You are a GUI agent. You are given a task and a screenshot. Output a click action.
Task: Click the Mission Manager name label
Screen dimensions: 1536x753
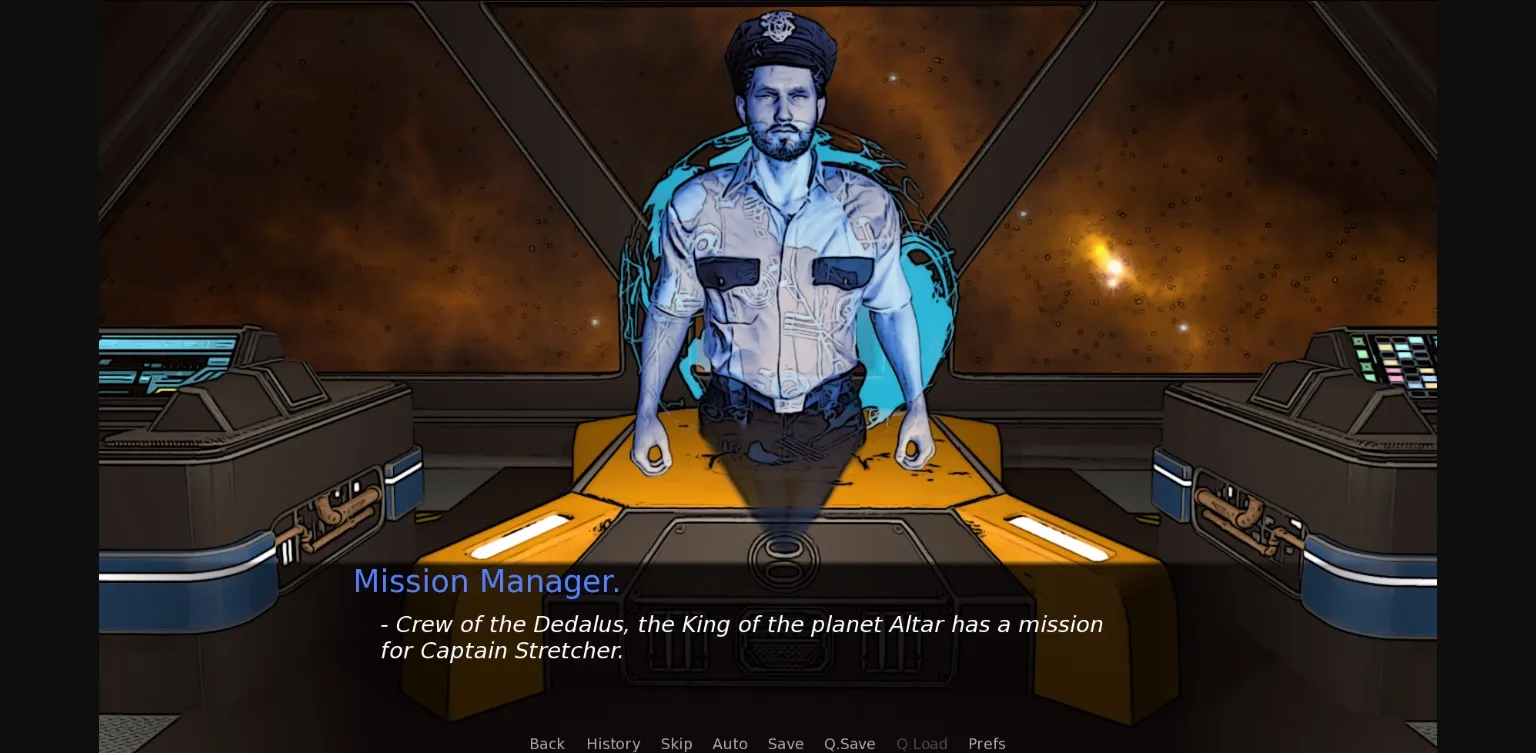click(486, 581)
